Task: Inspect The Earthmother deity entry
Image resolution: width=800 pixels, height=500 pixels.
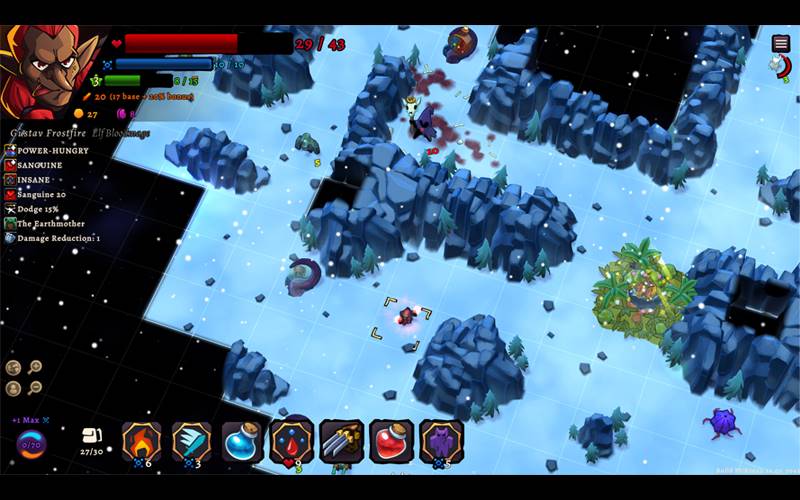Action: tap(50, 224)
